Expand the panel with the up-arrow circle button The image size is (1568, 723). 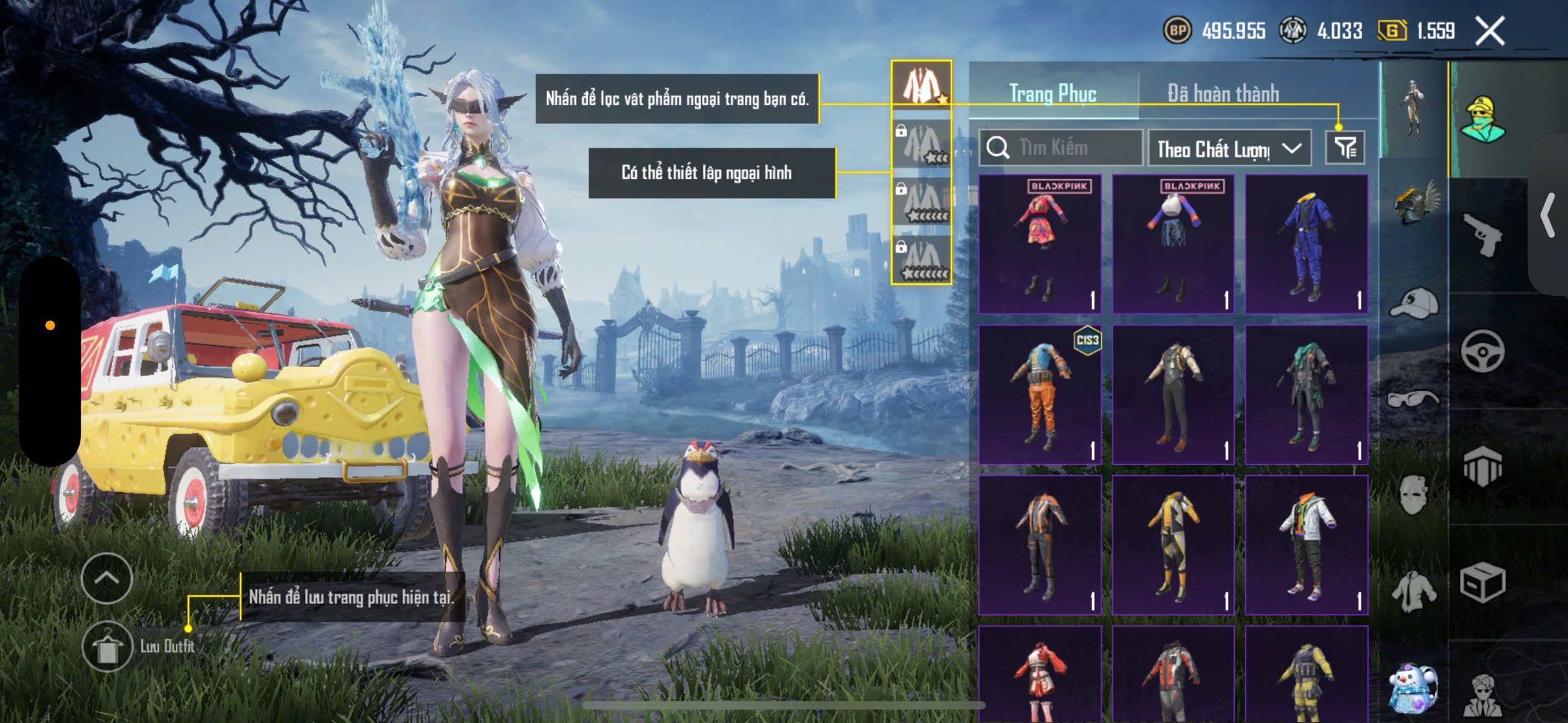(107, 579)
